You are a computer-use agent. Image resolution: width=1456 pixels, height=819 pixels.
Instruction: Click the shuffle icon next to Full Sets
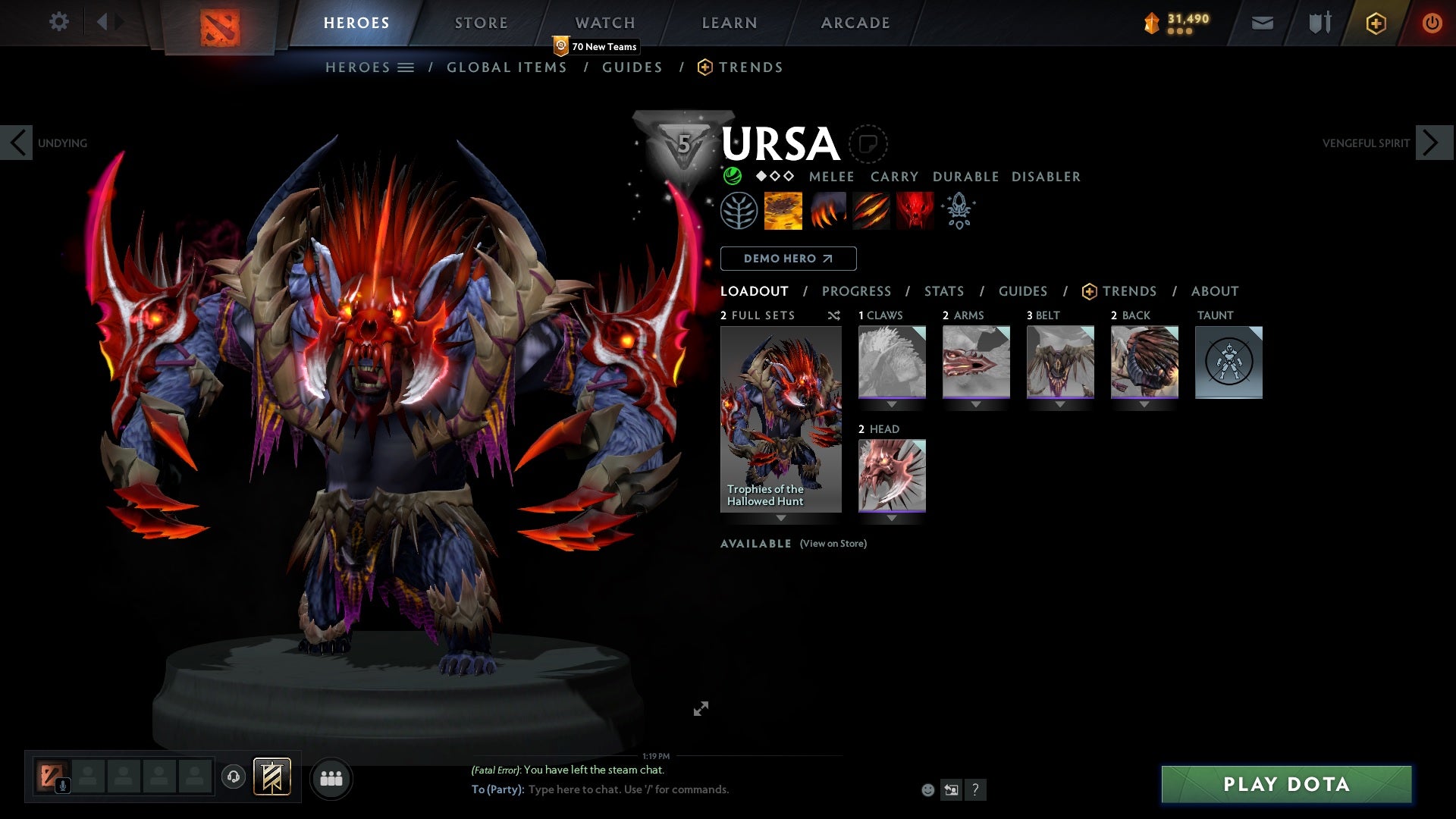click(834, 315)
